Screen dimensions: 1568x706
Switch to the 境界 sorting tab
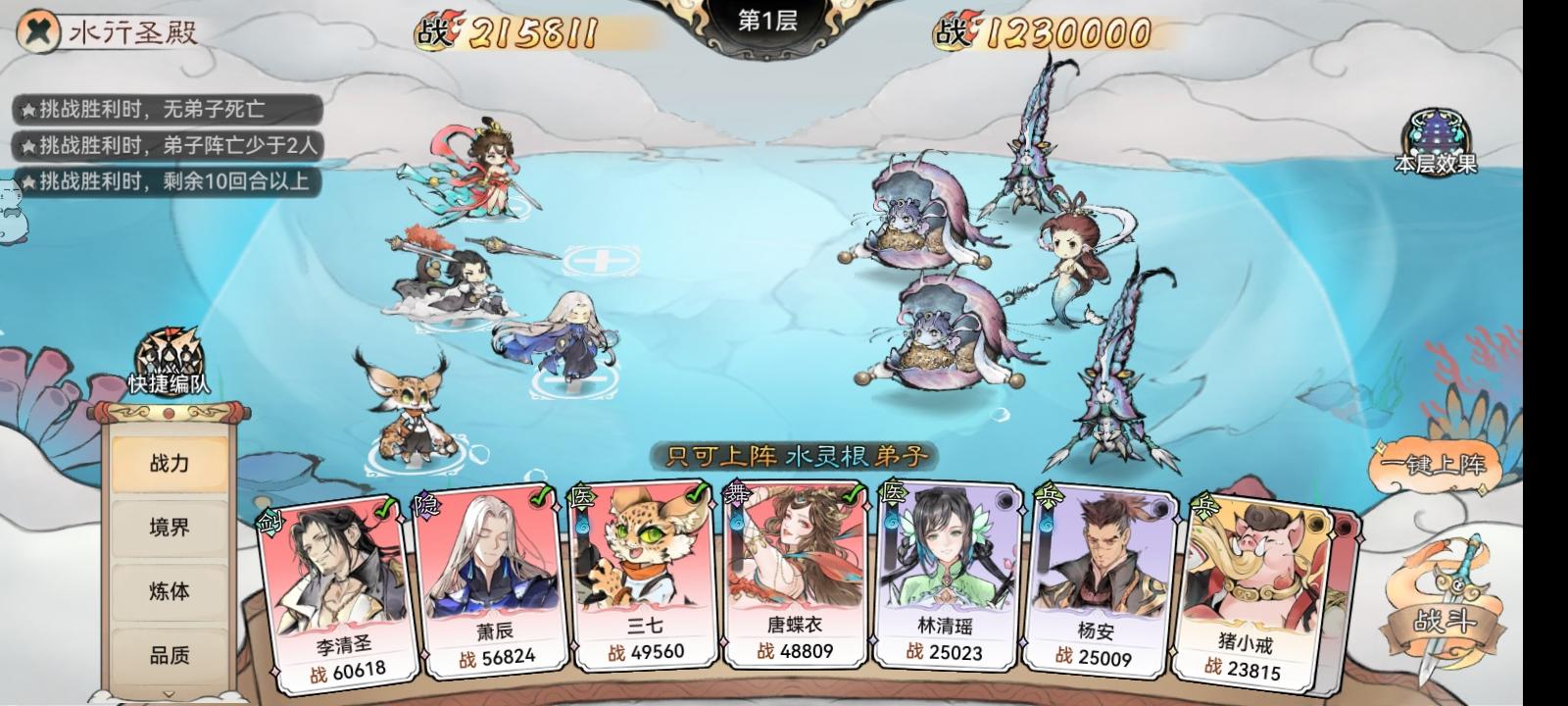coord(169,527)
